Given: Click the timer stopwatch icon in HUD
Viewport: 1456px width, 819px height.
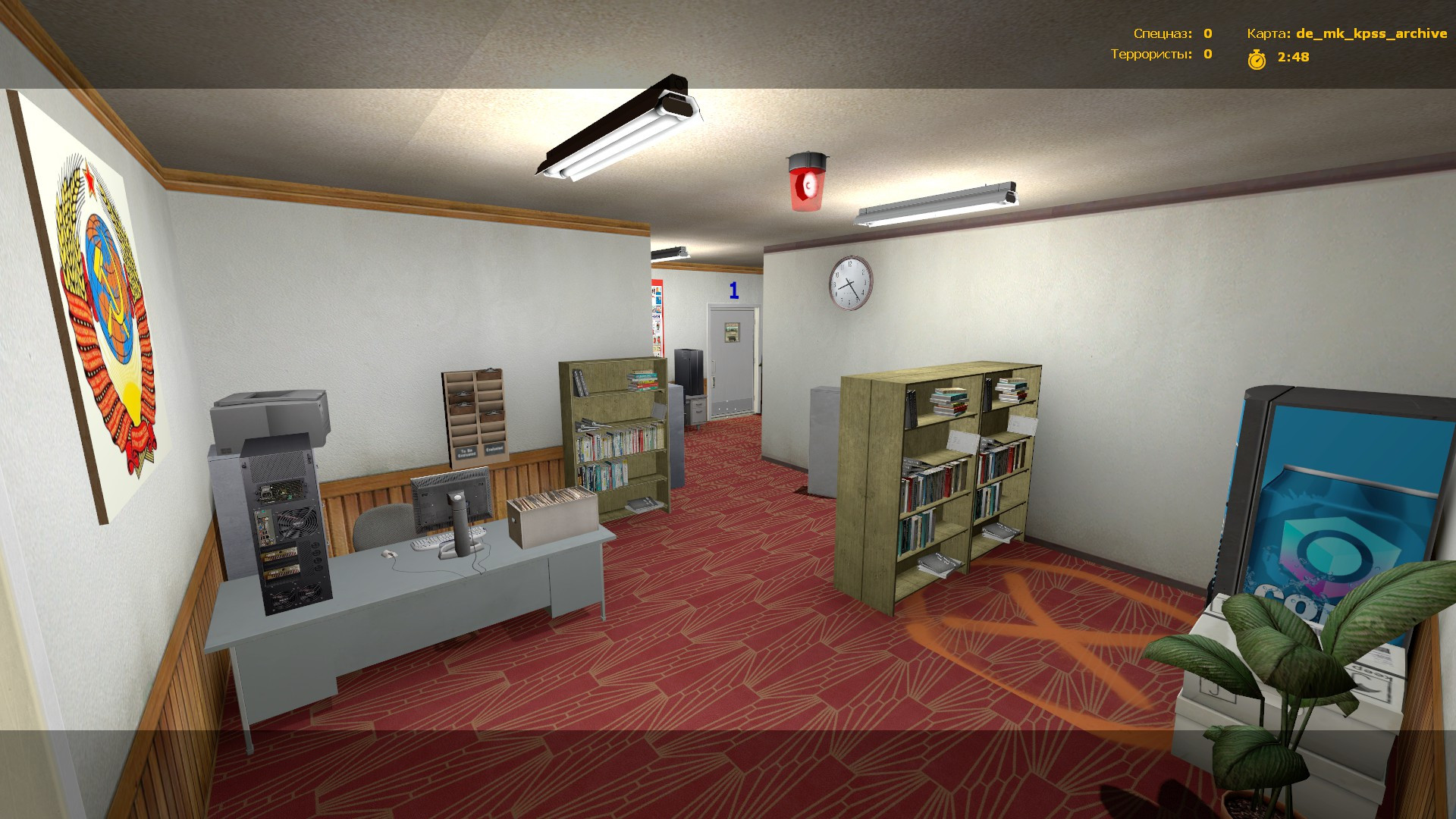Looking at the screenshot, I should click(1257, 58).
